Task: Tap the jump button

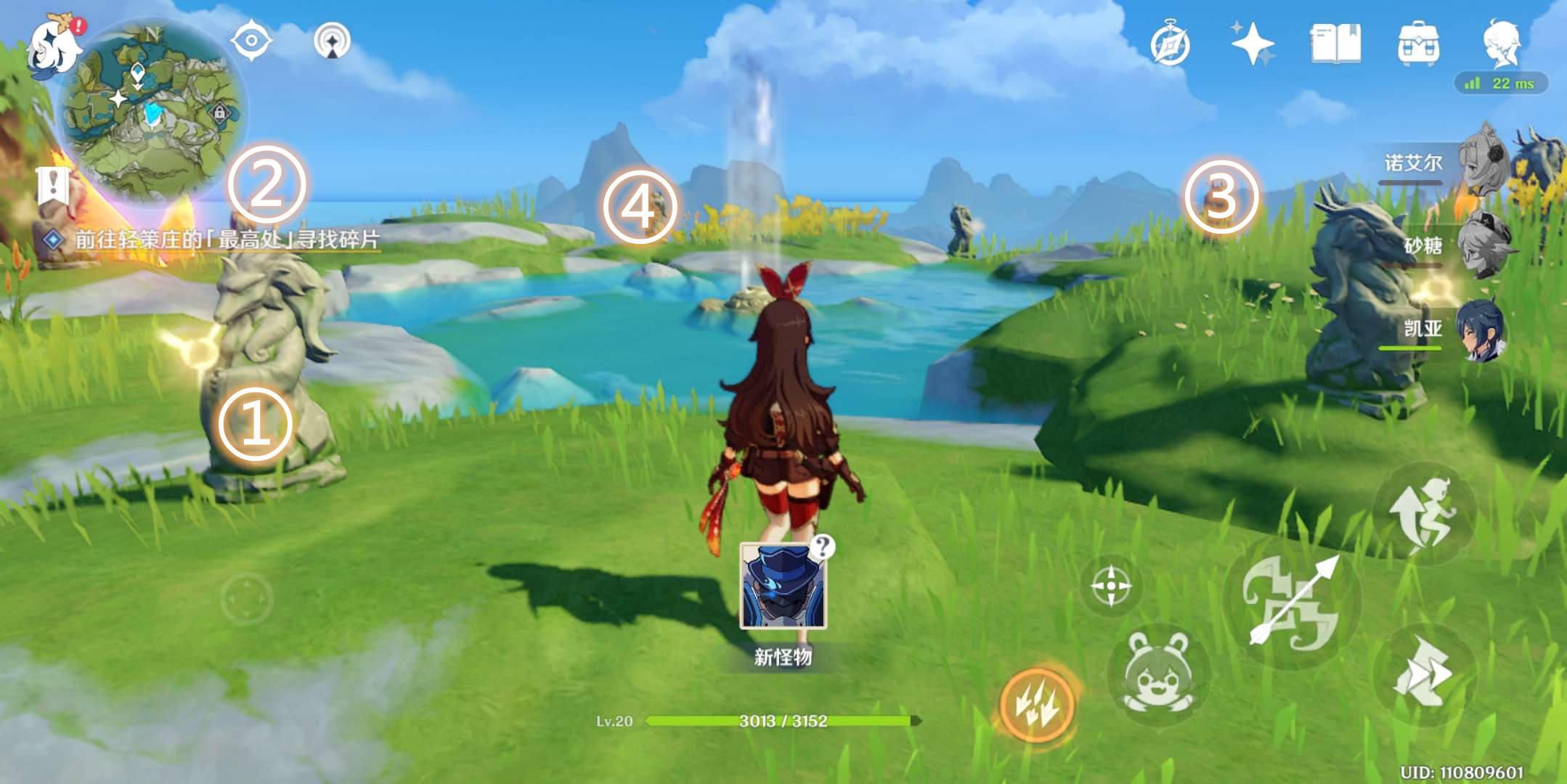Action: click(x=1423, y=675)
